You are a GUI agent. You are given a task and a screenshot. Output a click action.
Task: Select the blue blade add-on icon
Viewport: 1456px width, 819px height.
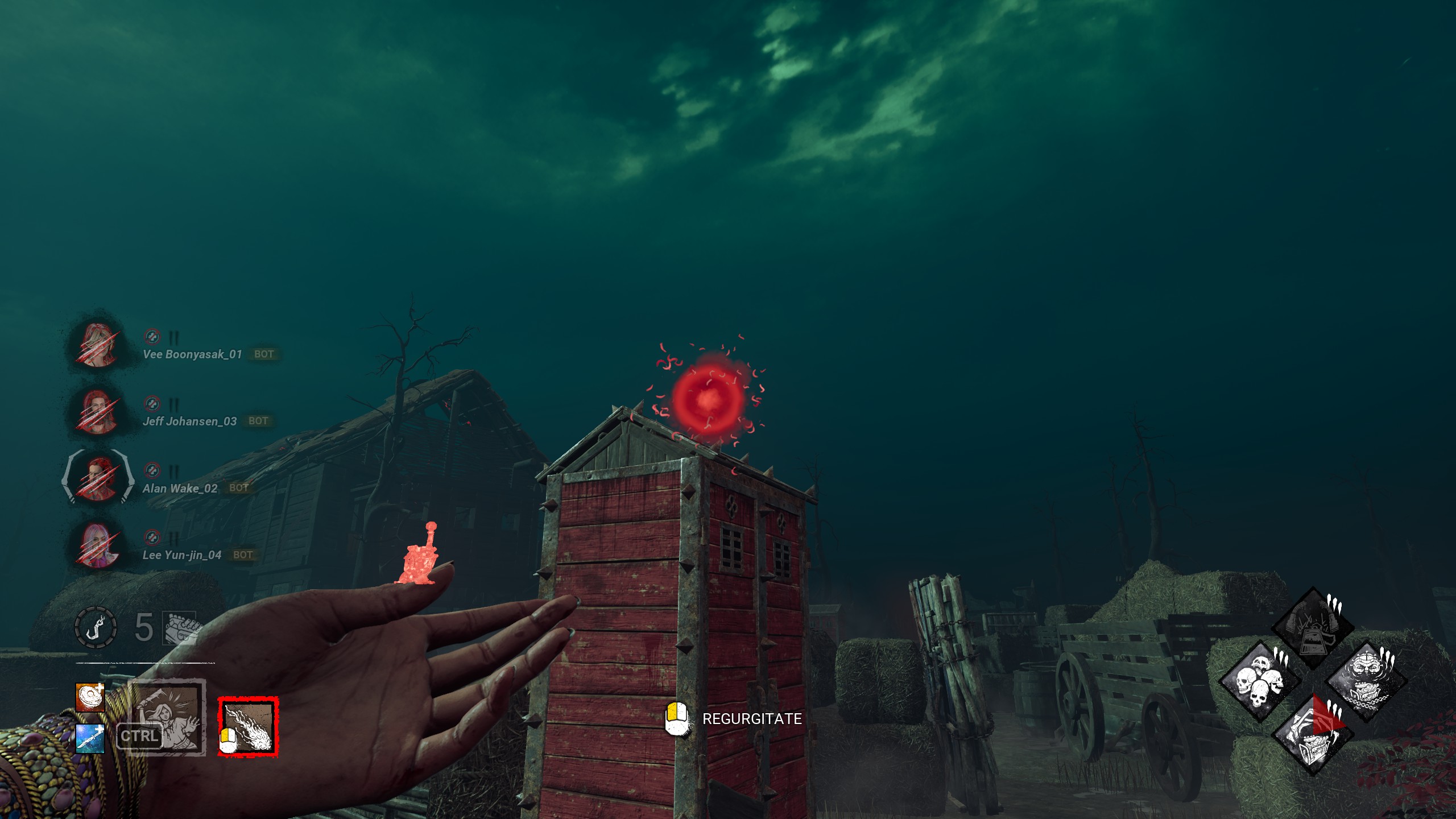(90, 738)
